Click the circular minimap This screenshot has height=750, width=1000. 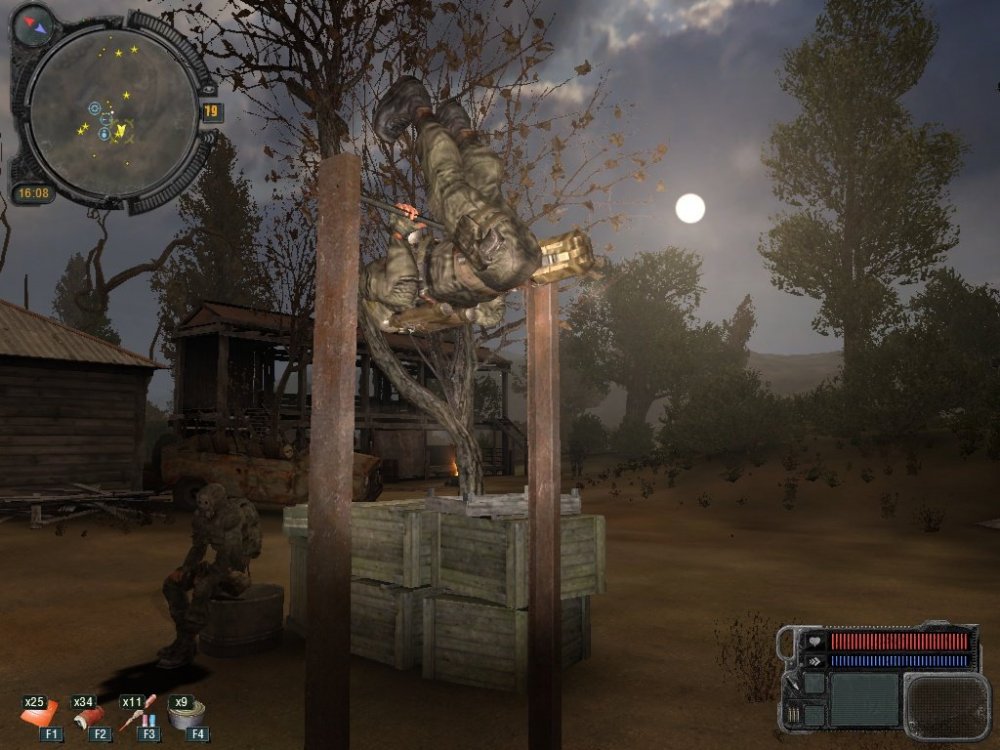111,111
